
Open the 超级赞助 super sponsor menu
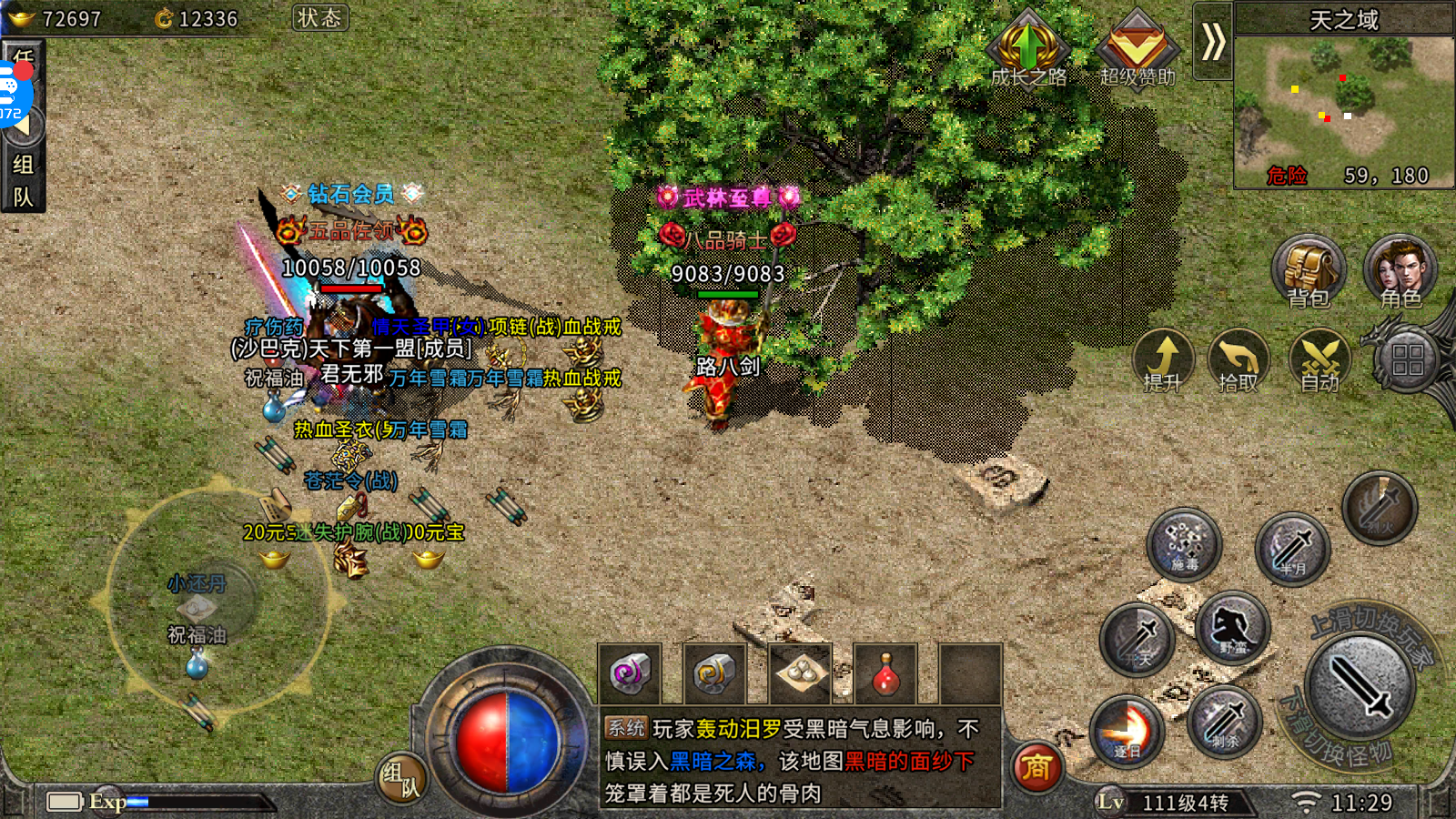[1137, 50]
